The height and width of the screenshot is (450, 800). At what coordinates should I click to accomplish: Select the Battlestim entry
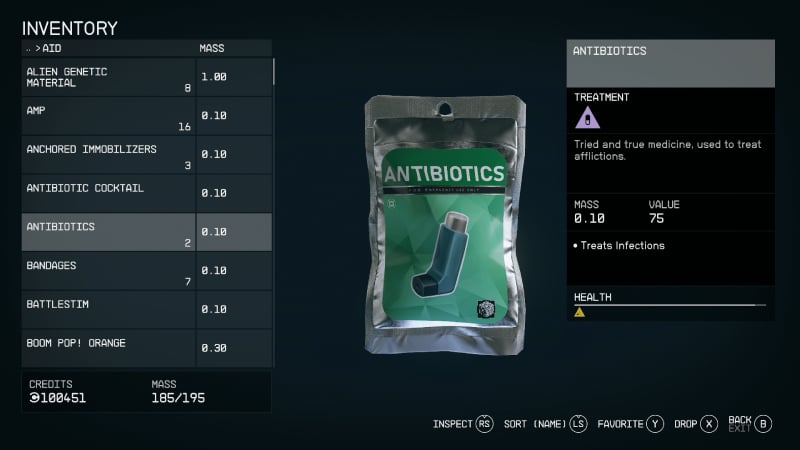pos(108,309)
